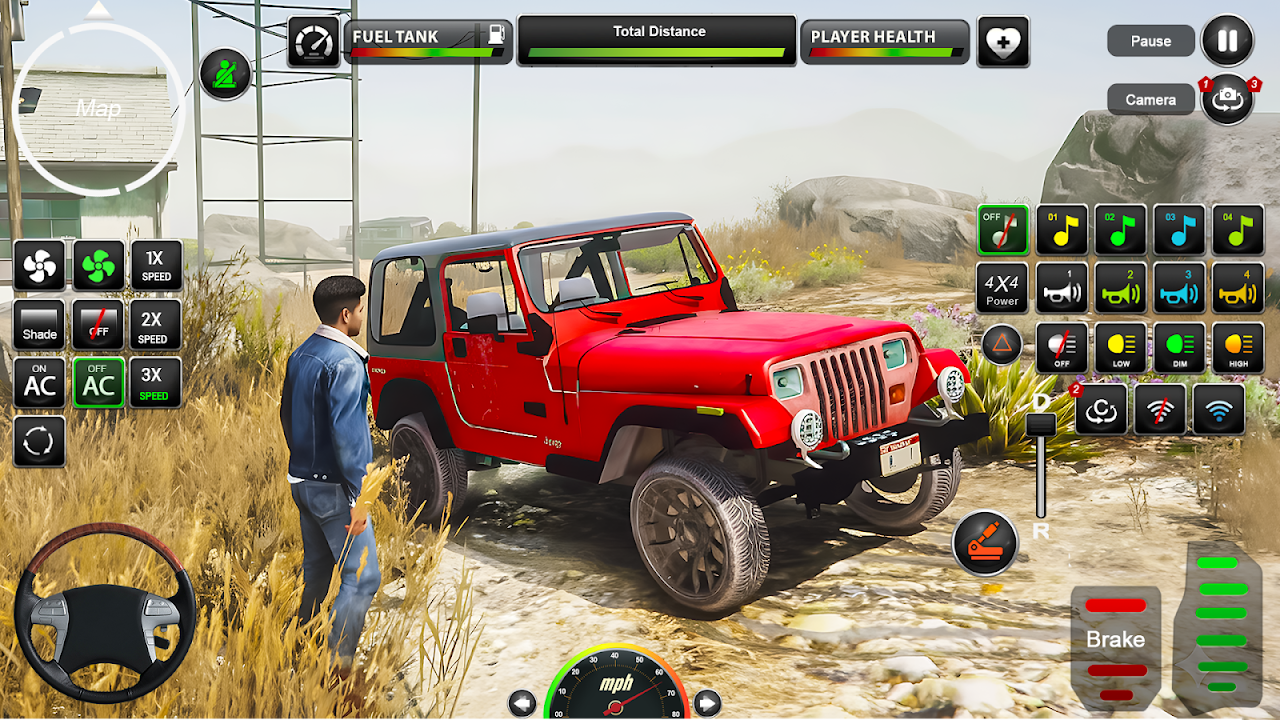
Task: Sound the blue horn number 3
Action: (1179, 288)
